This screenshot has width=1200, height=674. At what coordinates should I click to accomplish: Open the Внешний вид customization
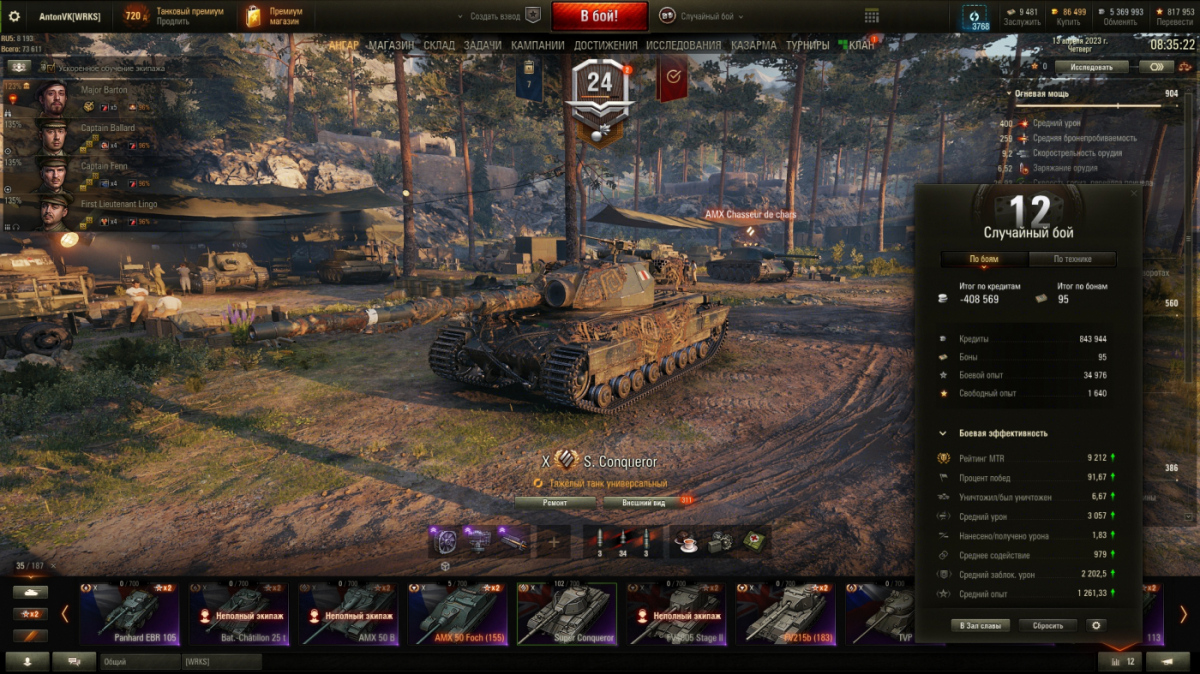click(644, 503)
